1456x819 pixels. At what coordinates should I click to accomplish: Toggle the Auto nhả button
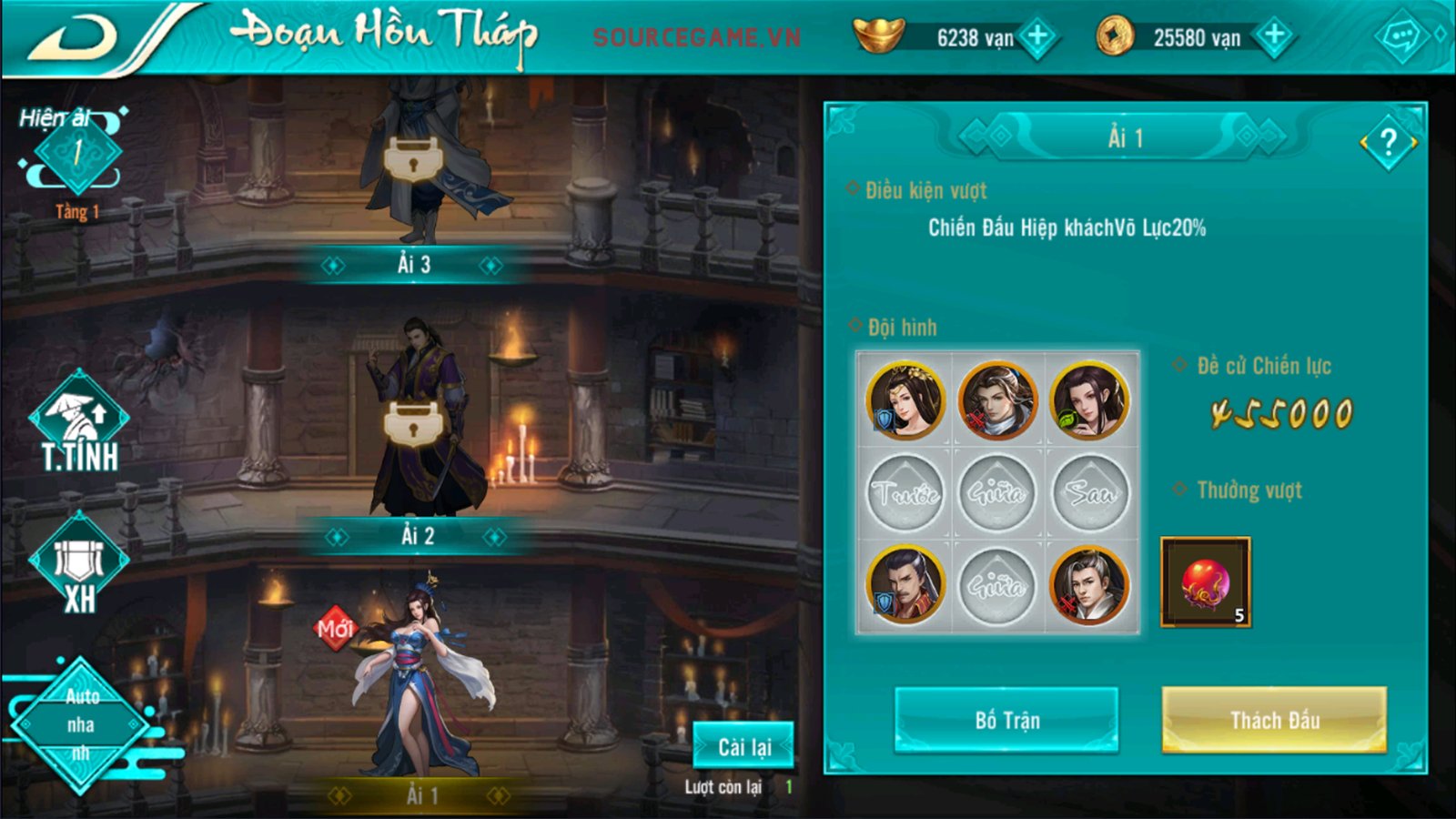pyautogui.click(x=80, y=724)
